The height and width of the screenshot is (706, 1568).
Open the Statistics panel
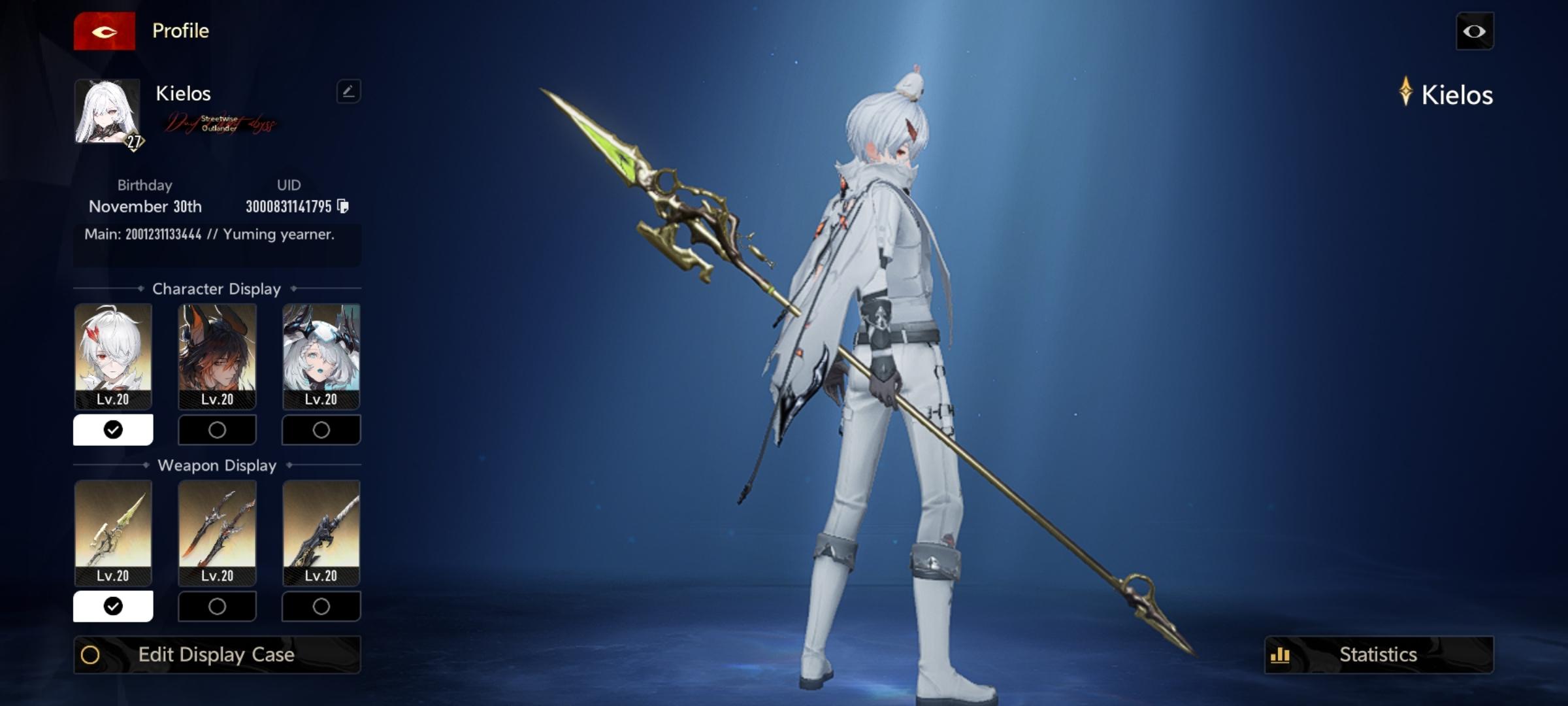(1379, 654)
